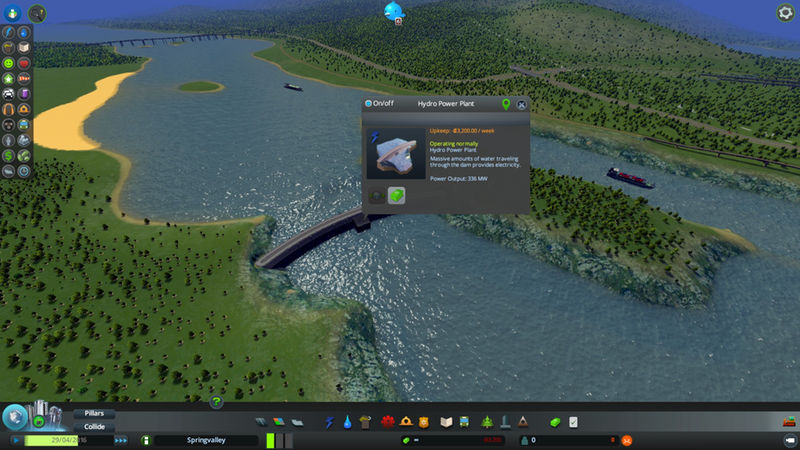Open the green question mark advisor

pyautogui.click(x=216, y=402)
